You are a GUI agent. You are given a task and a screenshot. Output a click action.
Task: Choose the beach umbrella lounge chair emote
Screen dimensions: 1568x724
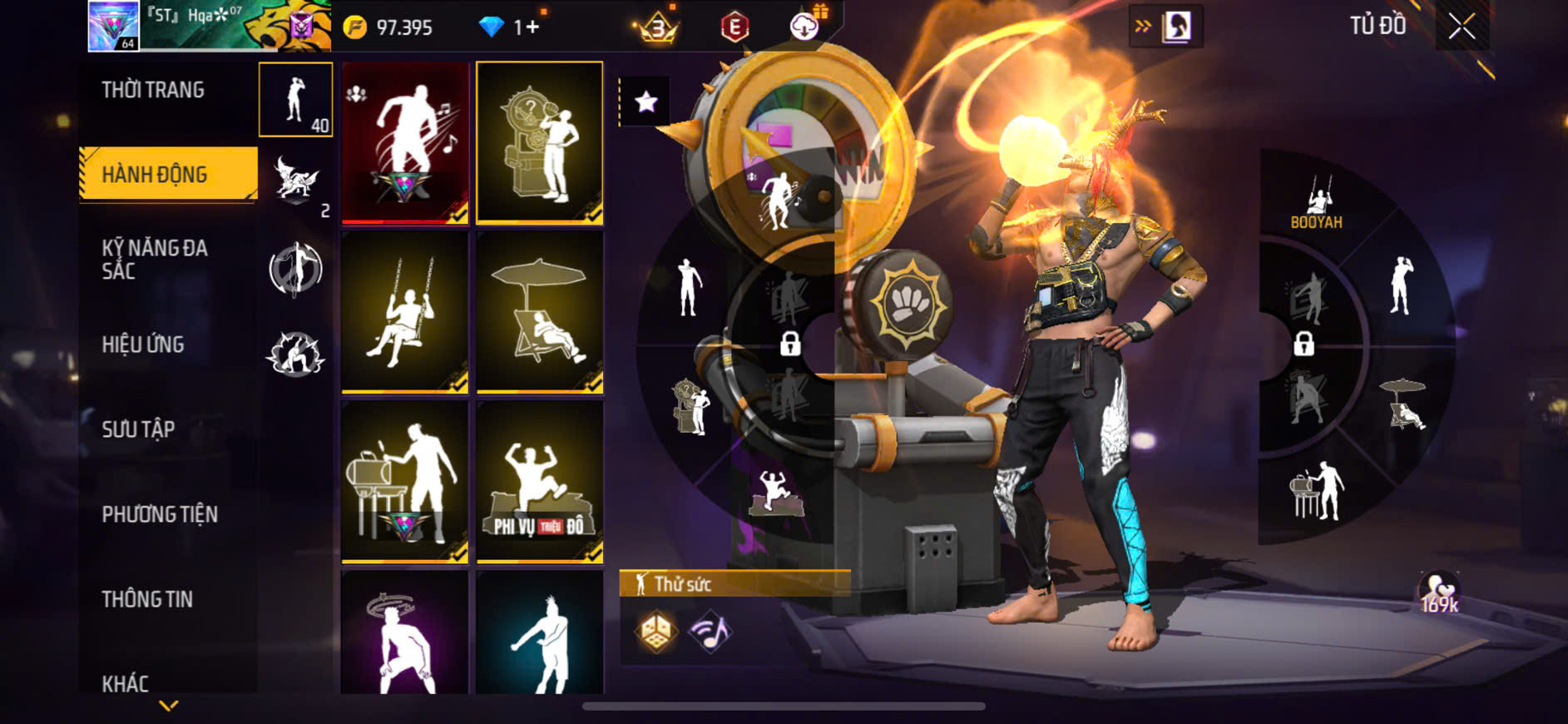[x=540, y=312]
